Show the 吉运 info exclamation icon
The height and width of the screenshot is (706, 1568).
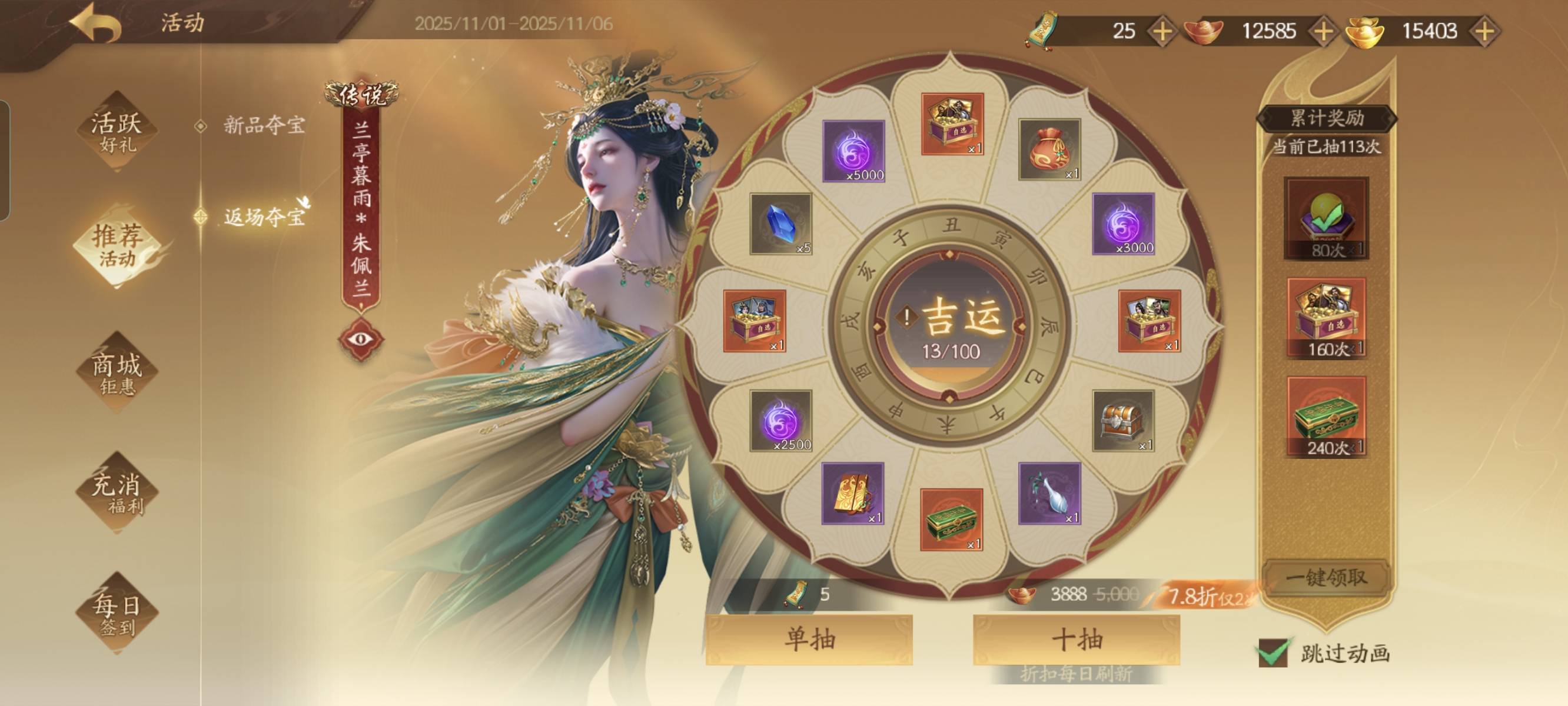click(907, 317)
